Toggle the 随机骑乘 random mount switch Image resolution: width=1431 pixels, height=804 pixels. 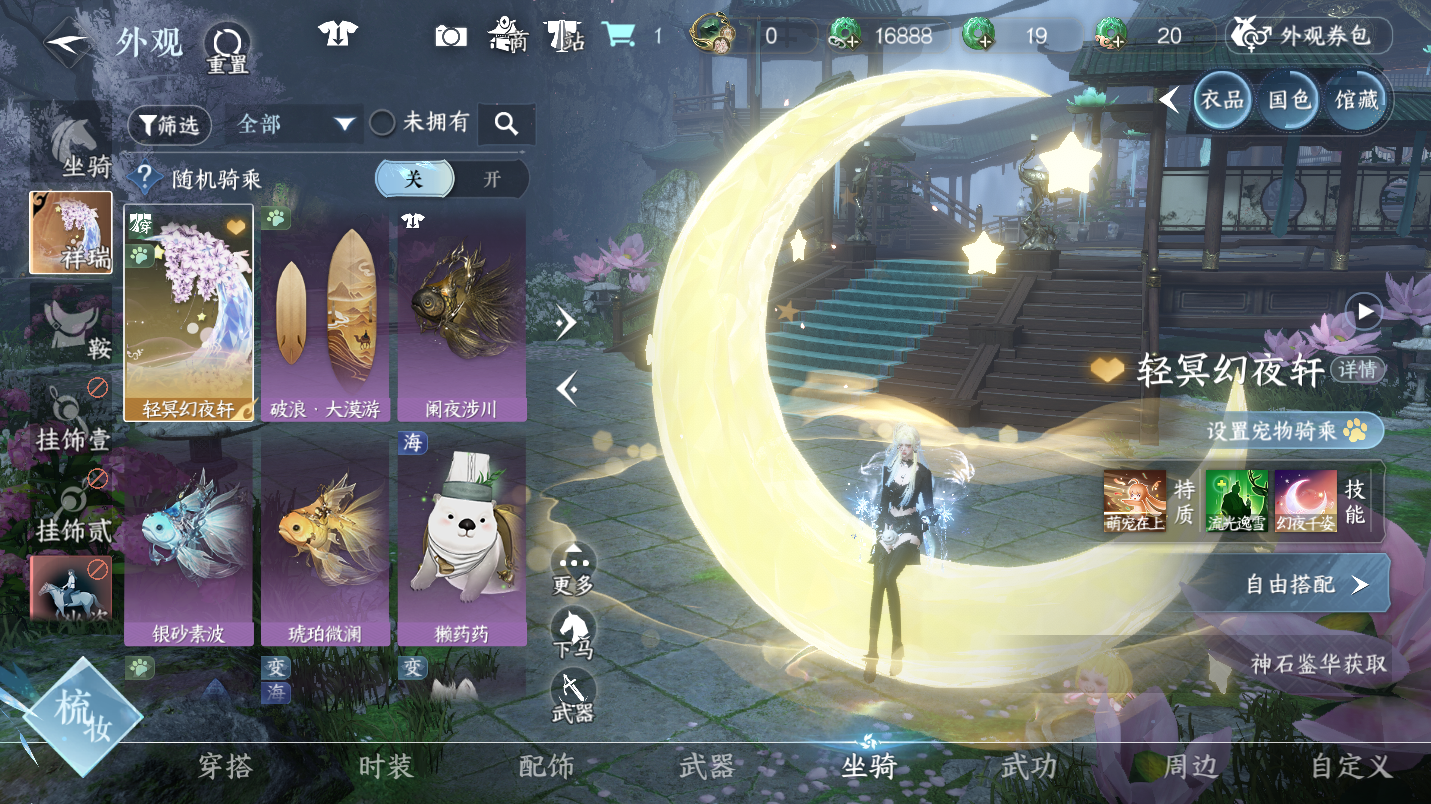pyautogui.click(x=451, y=179)
